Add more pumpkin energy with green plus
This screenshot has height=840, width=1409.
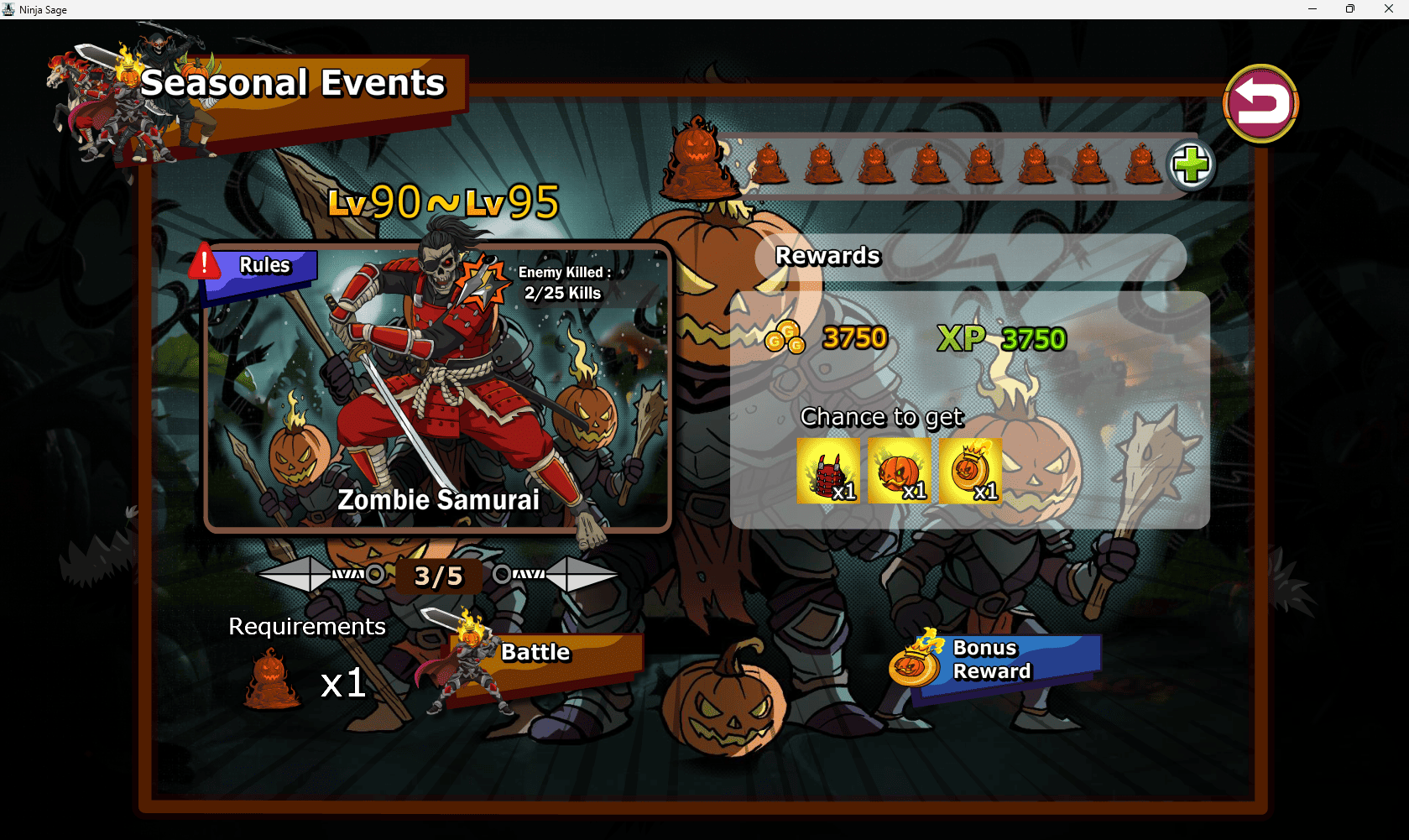1192,164
